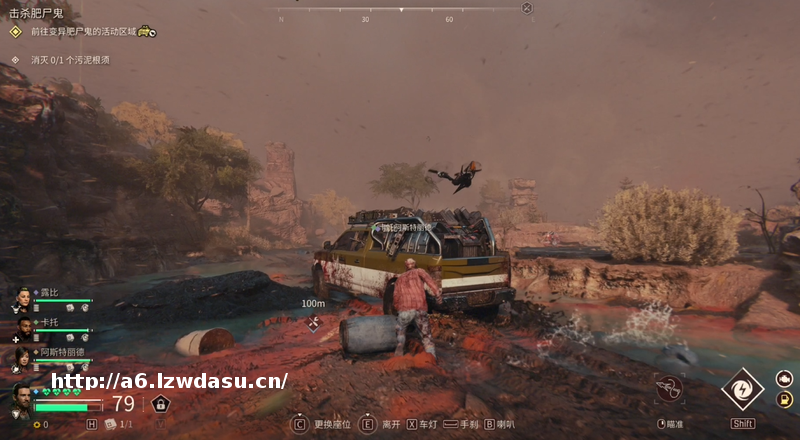This screenshot has height=440, width=800.
Task: Activate the lightning boost diamond ability
Action: (x=743, y=390)
